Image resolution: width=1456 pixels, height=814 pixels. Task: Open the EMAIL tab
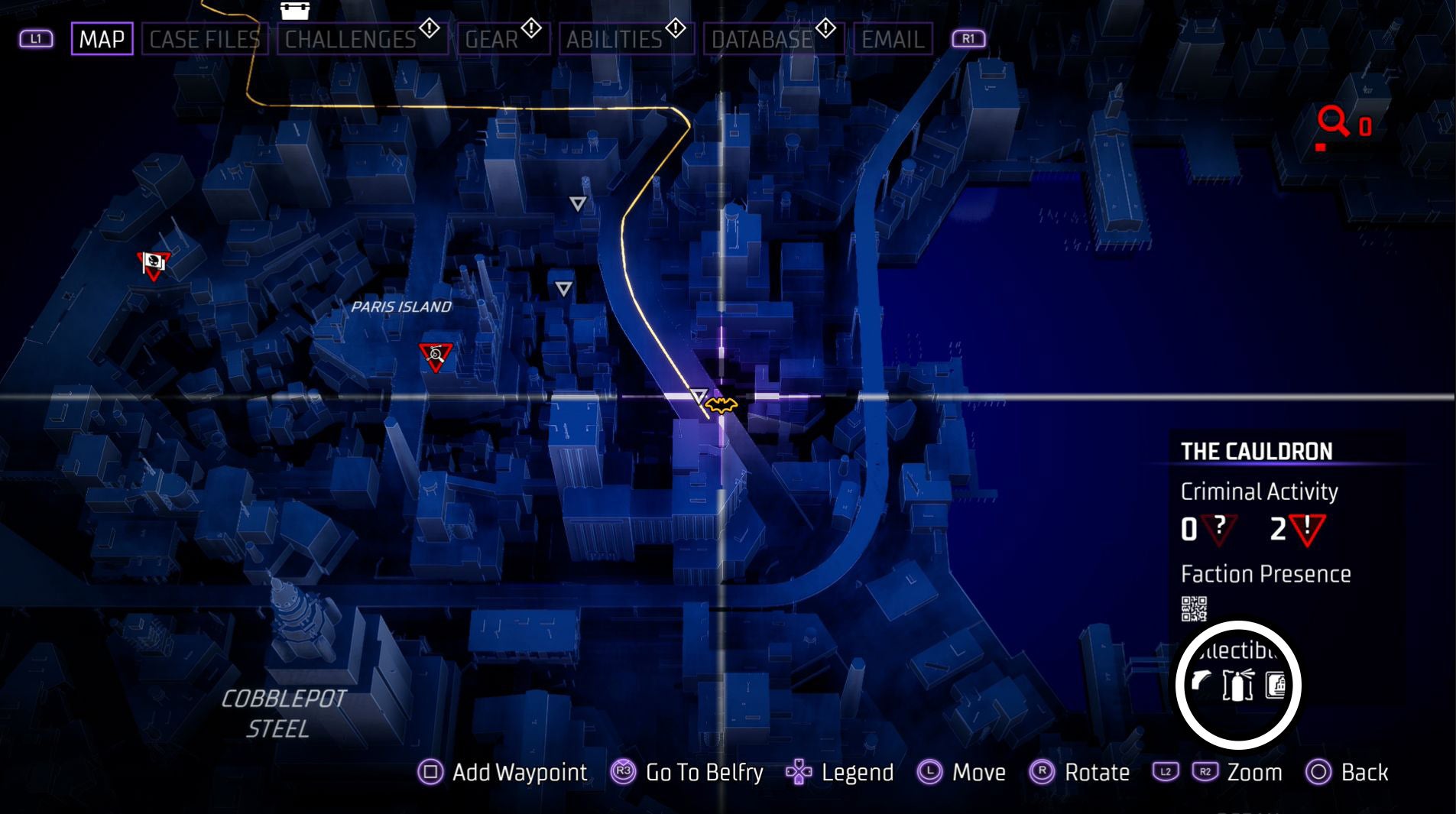point(894,39)
